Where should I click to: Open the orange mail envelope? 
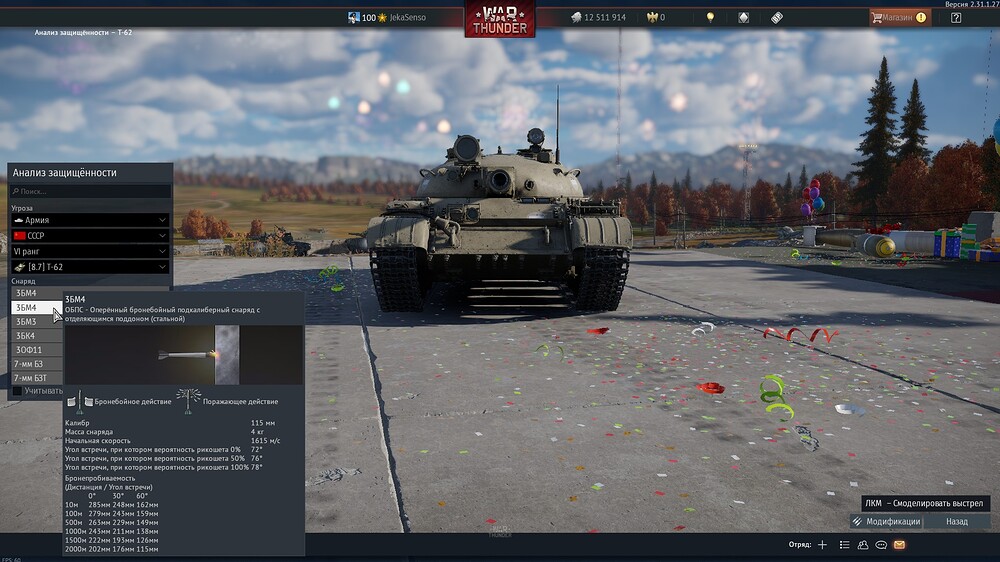click(x=899, y=545)
